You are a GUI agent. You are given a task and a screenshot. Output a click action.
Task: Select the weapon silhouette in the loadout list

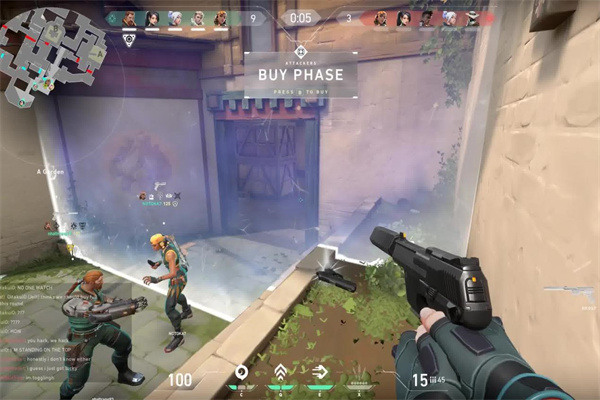pyautogui.click(x=571, y=290)
